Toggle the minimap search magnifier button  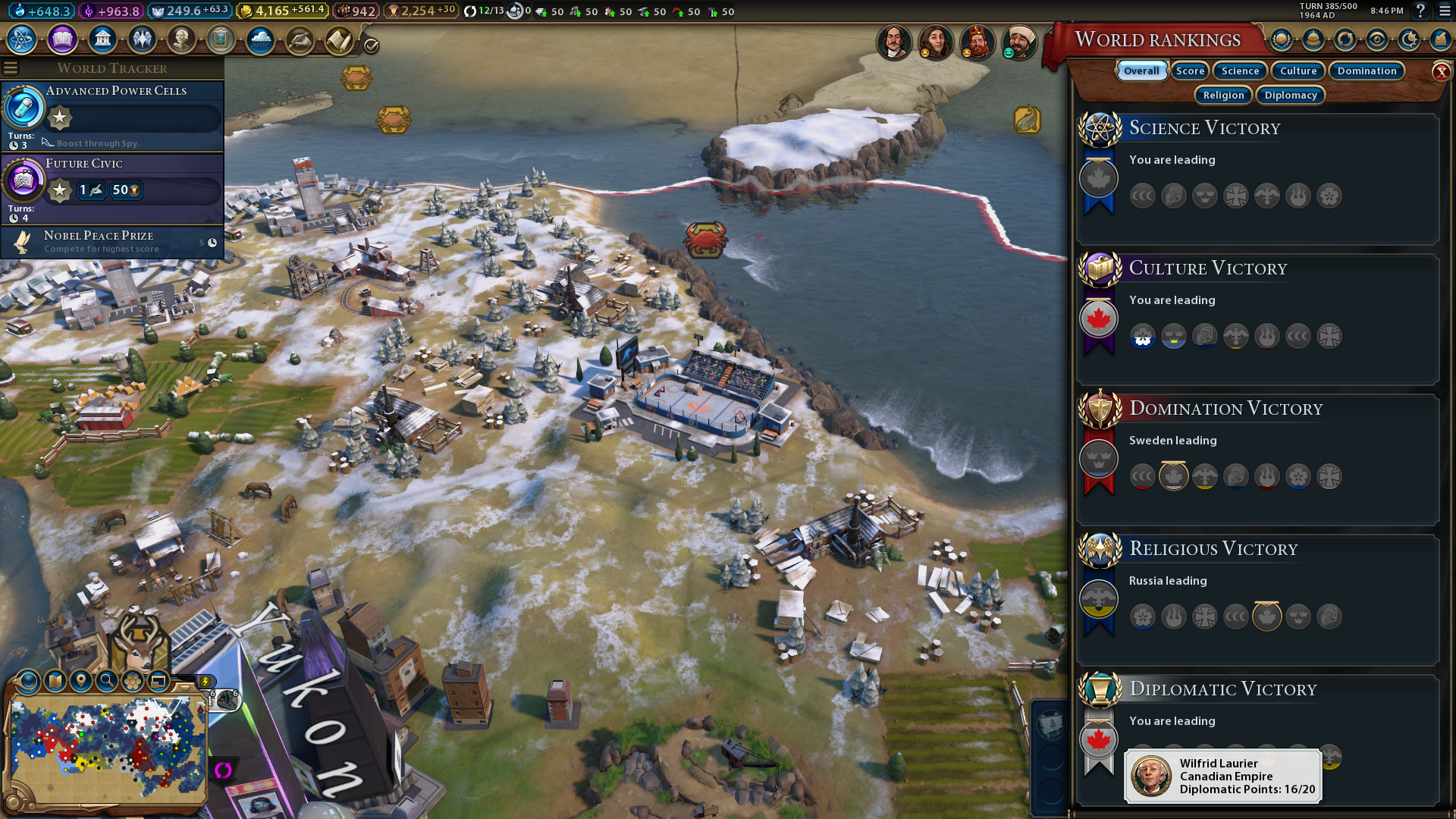click(107, 681)
